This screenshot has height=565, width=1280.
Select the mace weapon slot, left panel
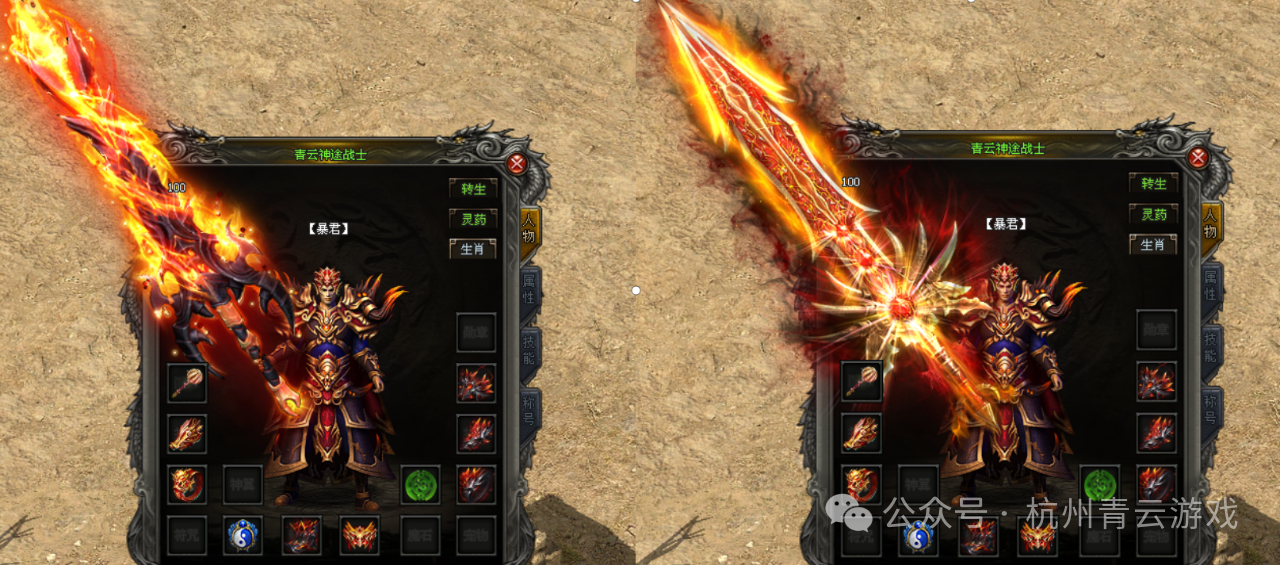tap(187, 383)
